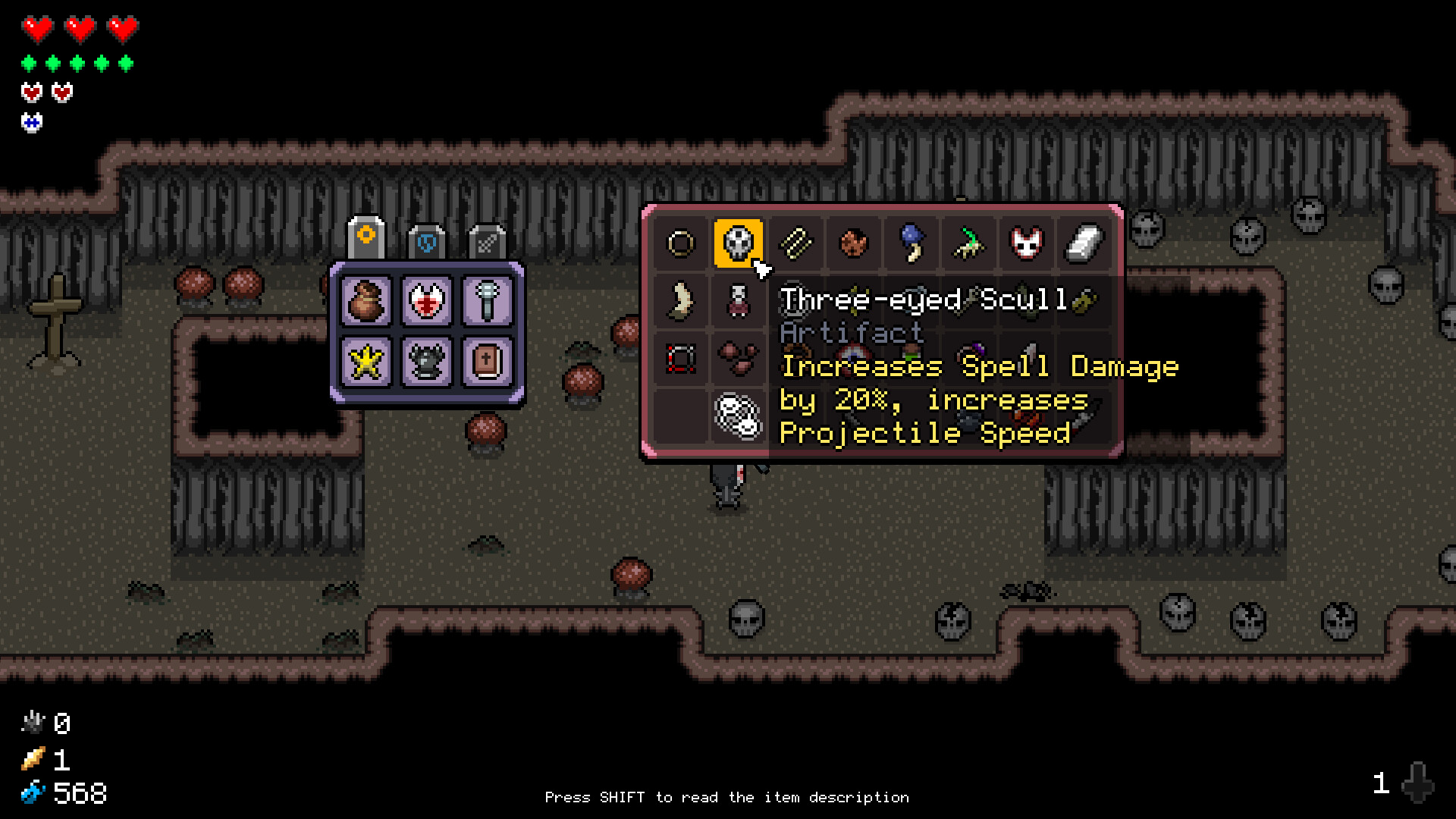Viewport: 1456px width, 819px height.
Task: Click the curved bone item
Action: coord(680,301)
